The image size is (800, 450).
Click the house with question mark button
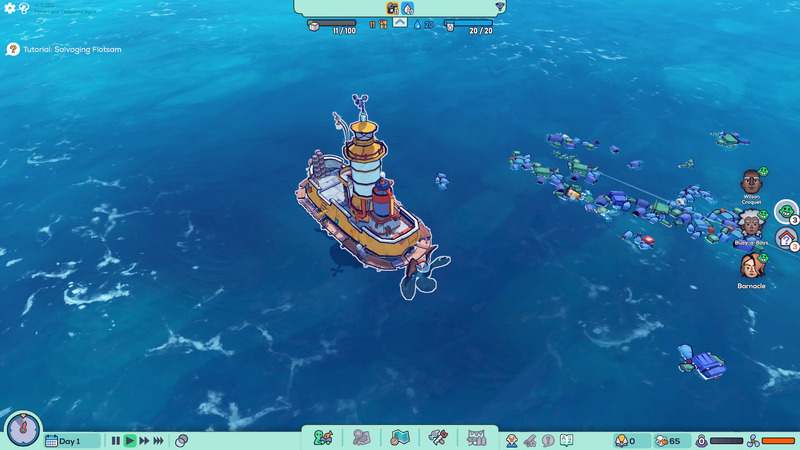tap(787, 238)
